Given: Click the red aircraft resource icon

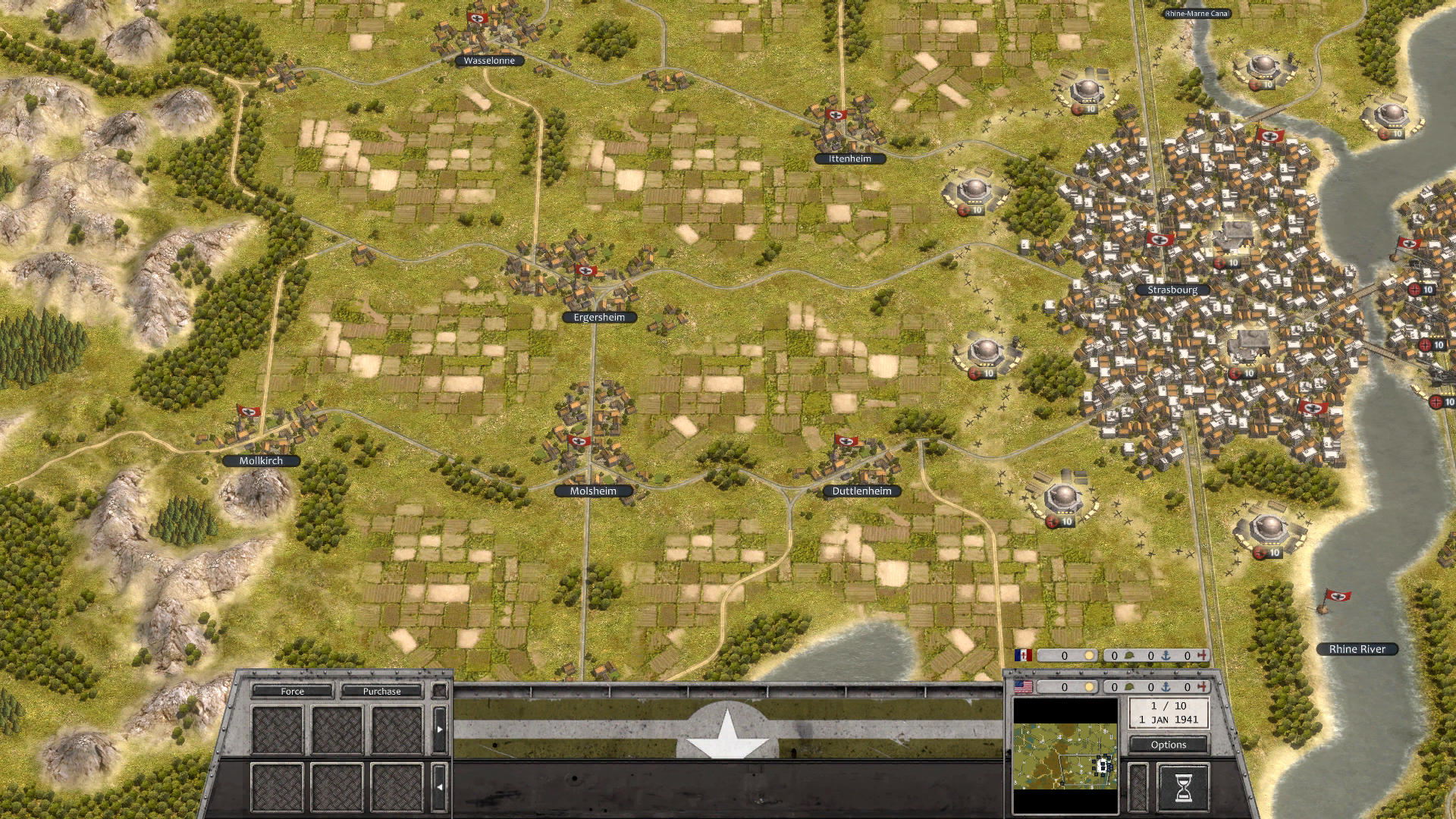Looking at the screenshot, I should 1203,686.
